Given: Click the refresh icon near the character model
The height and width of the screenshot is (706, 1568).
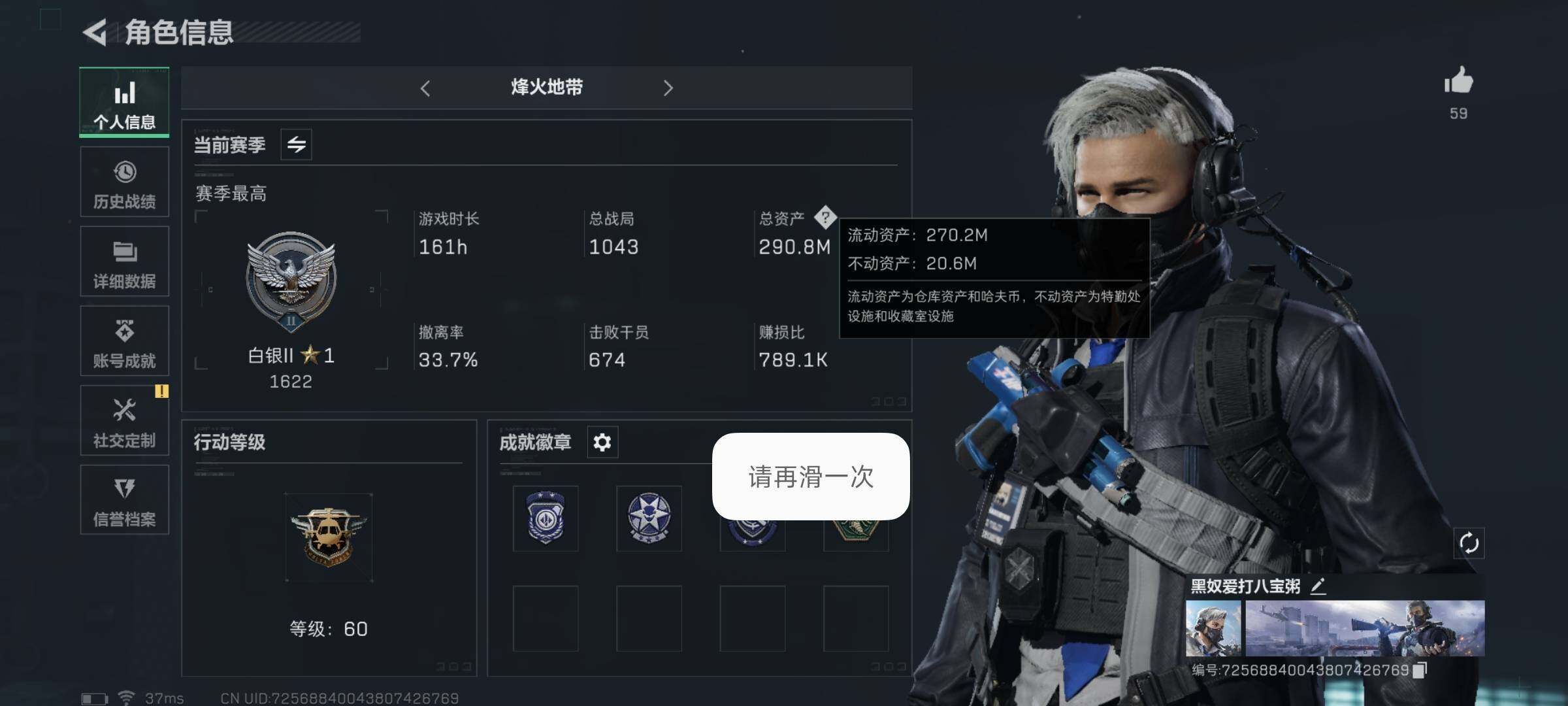Looking at the screenshot, I should point(1470,541).
